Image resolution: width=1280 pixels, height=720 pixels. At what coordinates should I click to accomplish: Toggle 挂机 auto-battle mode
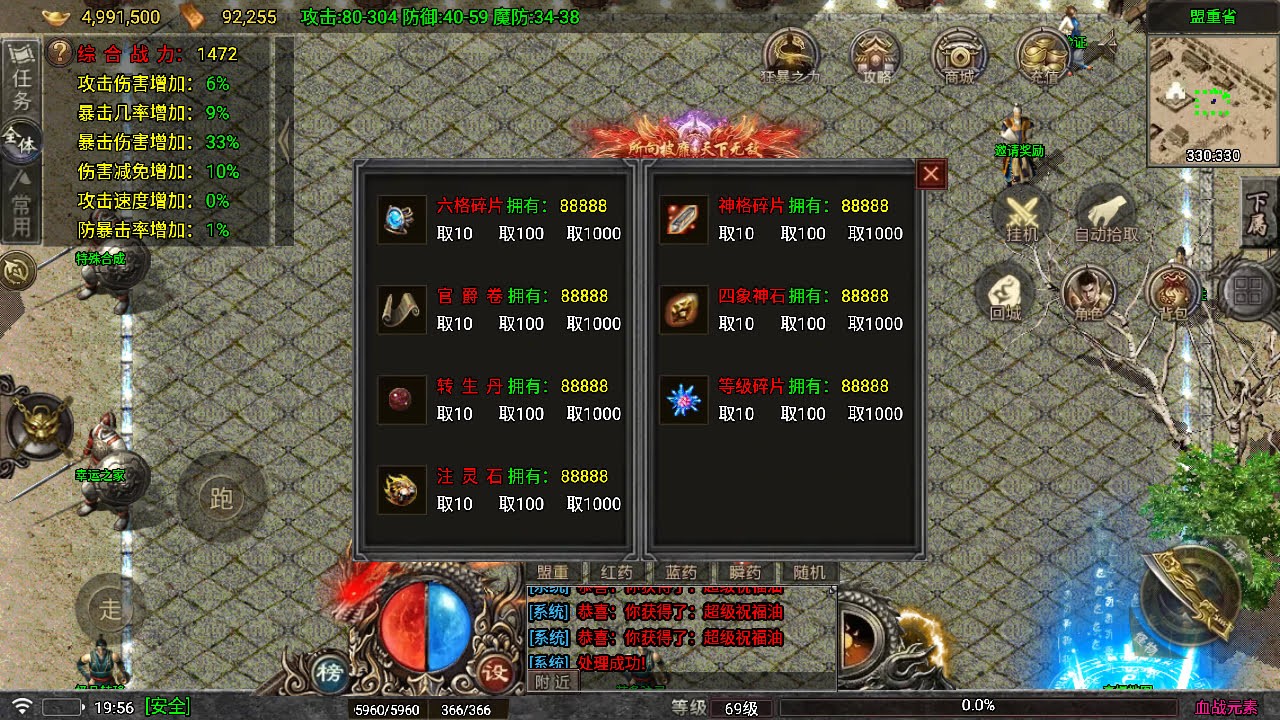1022,216
